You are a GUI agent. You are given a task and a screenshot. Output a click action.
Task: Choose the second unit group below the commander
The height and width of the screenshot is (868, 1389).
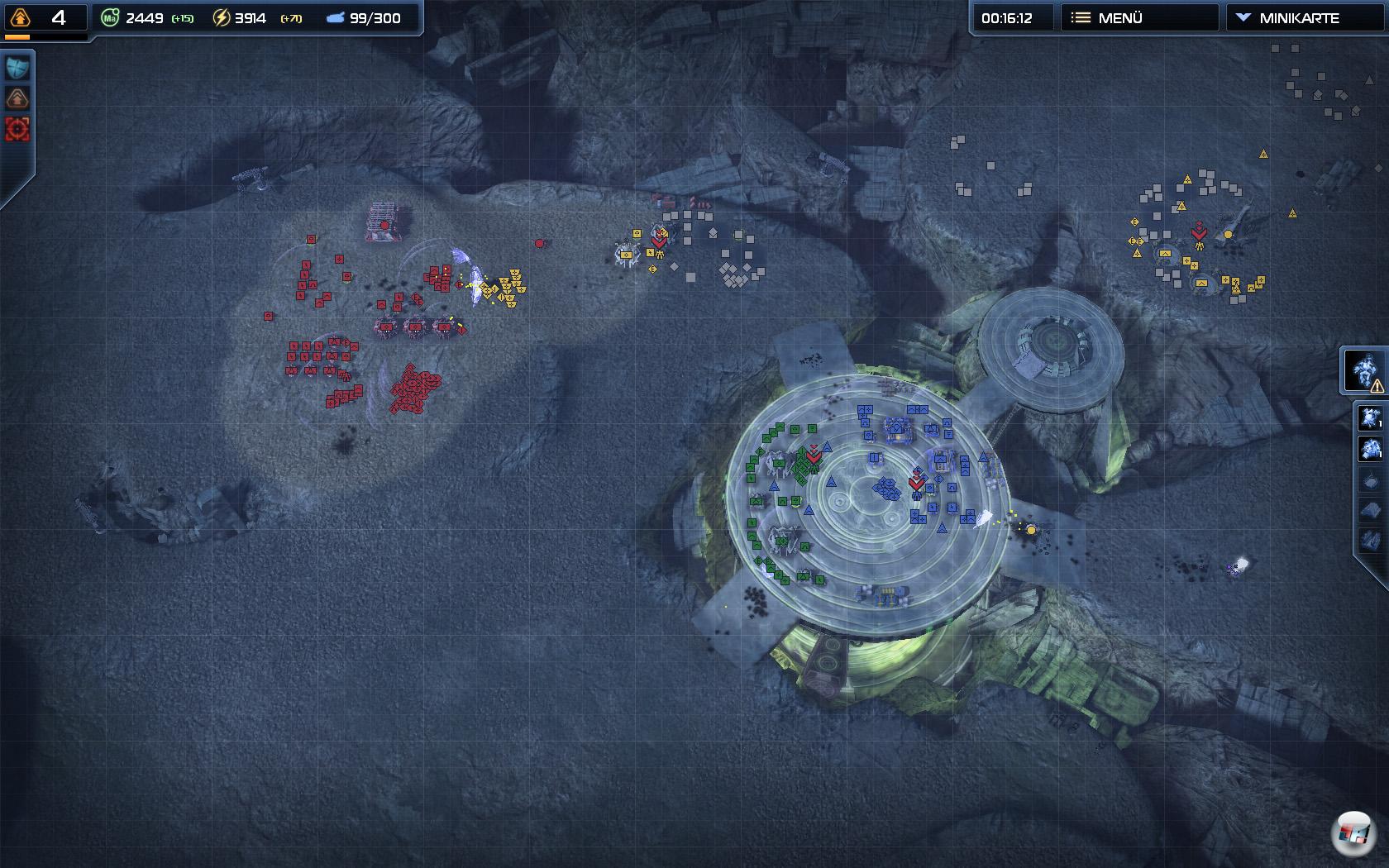pyautogui.click(x=1370, y=449)
